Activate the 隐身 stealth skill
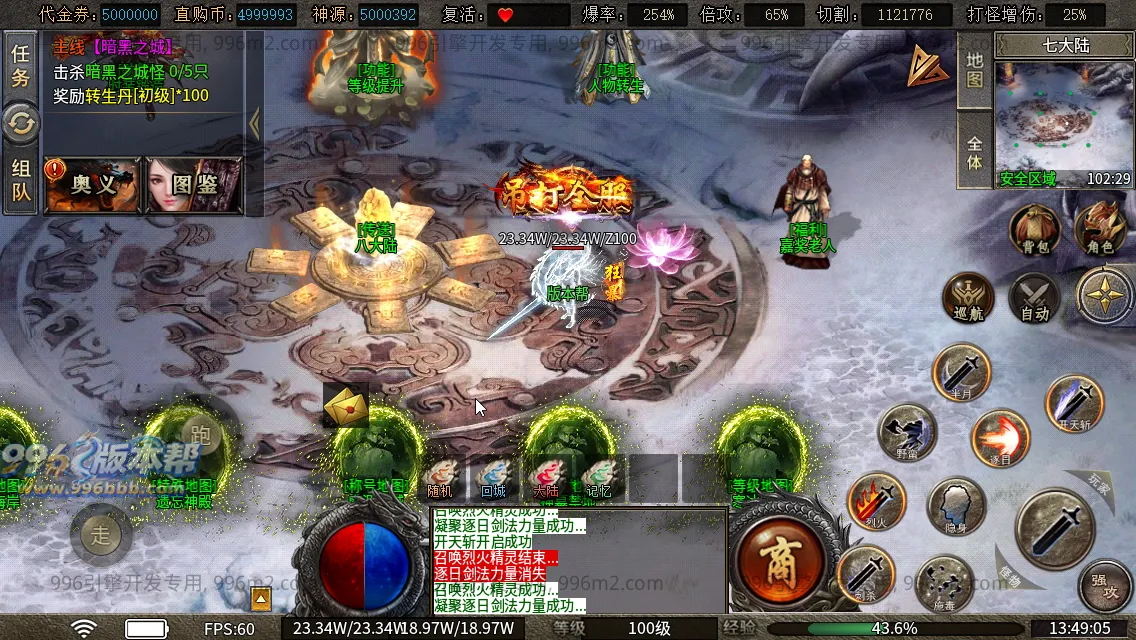The height and width of the screenshot is (640, 1136). tap(957, 506)
